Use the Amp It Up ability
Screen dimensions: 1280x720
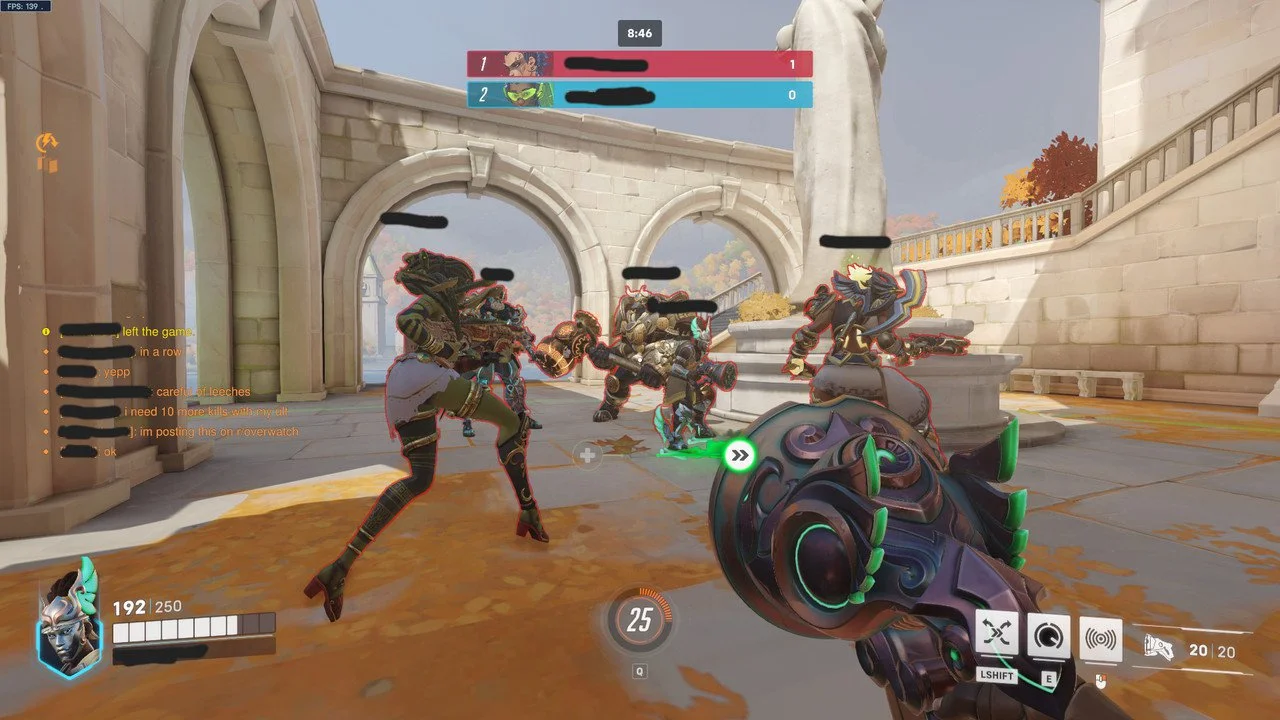tap(1048, 636)
